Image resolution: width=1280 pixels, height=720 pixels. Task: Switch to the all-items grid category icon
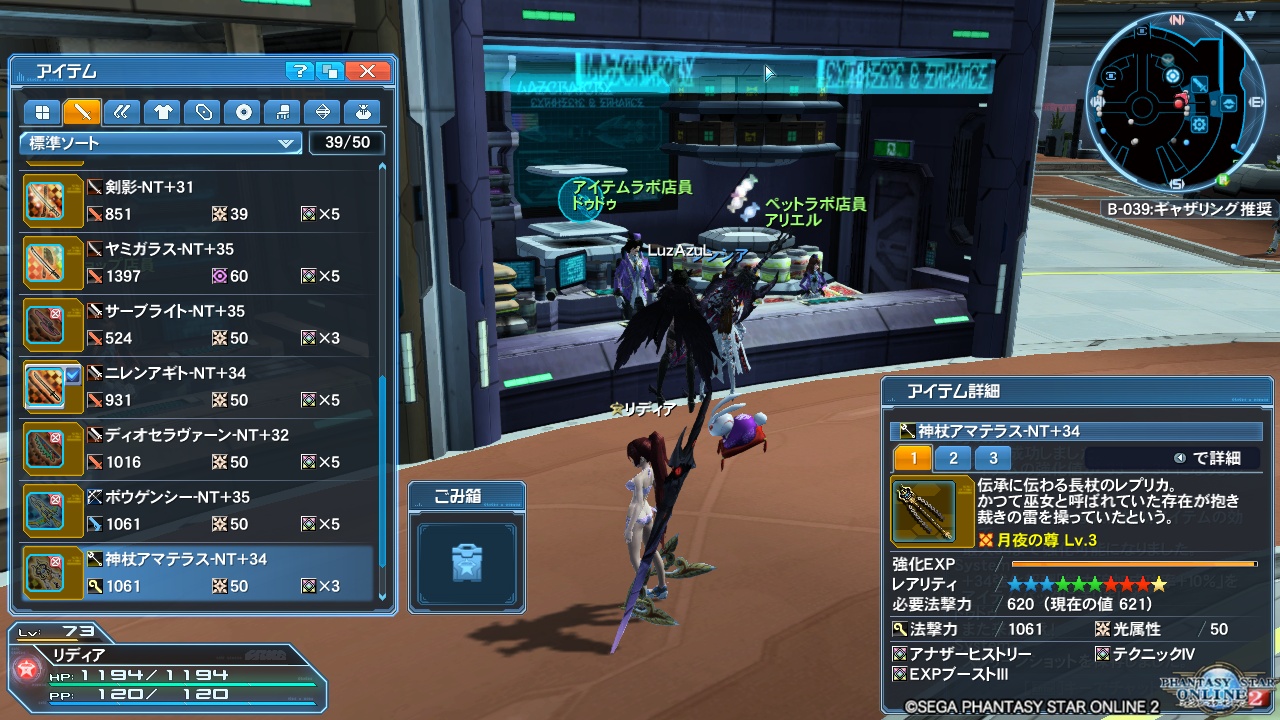(x=42, y=113)
